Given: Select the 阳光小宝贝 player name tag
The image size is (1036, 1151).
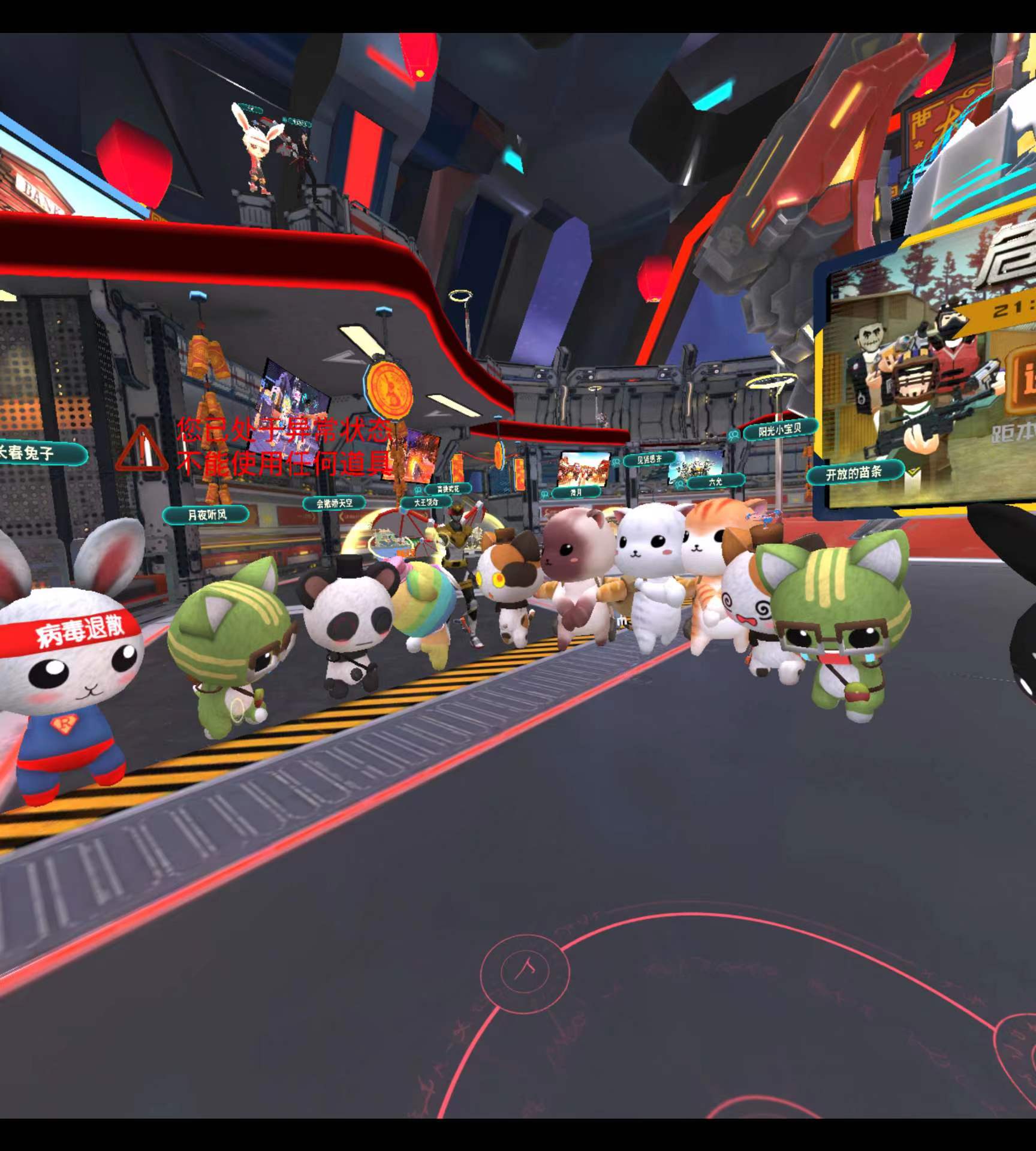Looking at the screenshot, I should click(780, 430).
